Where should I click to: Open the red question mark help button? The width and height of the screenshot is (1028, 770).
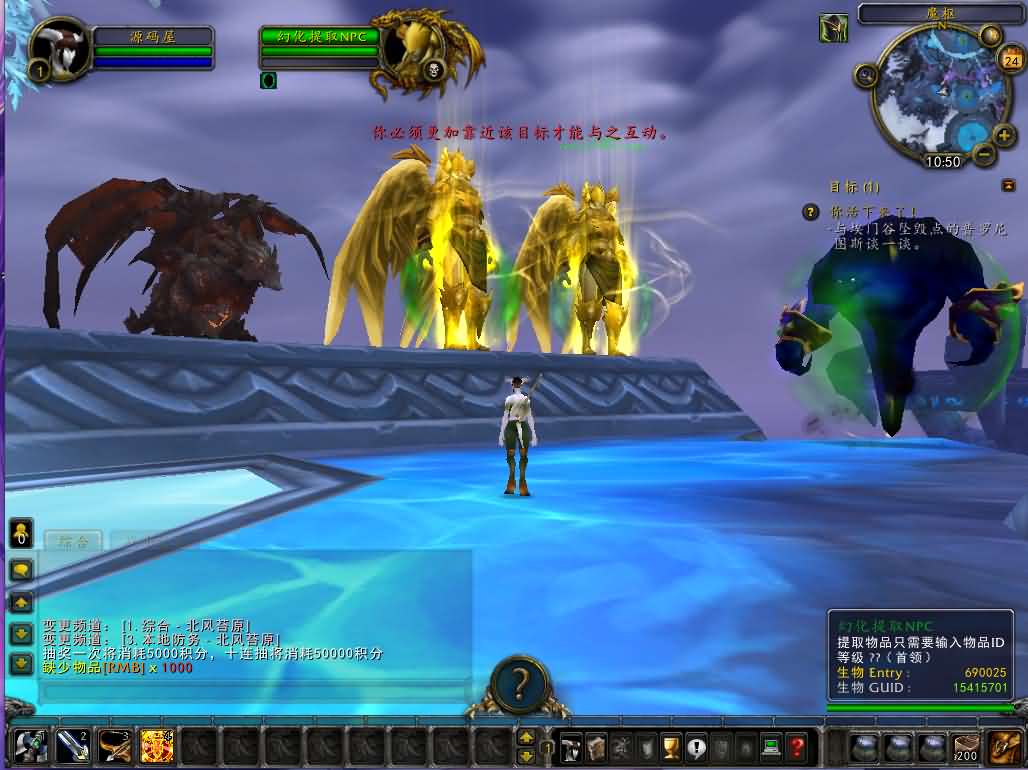[x=796, y=745]
